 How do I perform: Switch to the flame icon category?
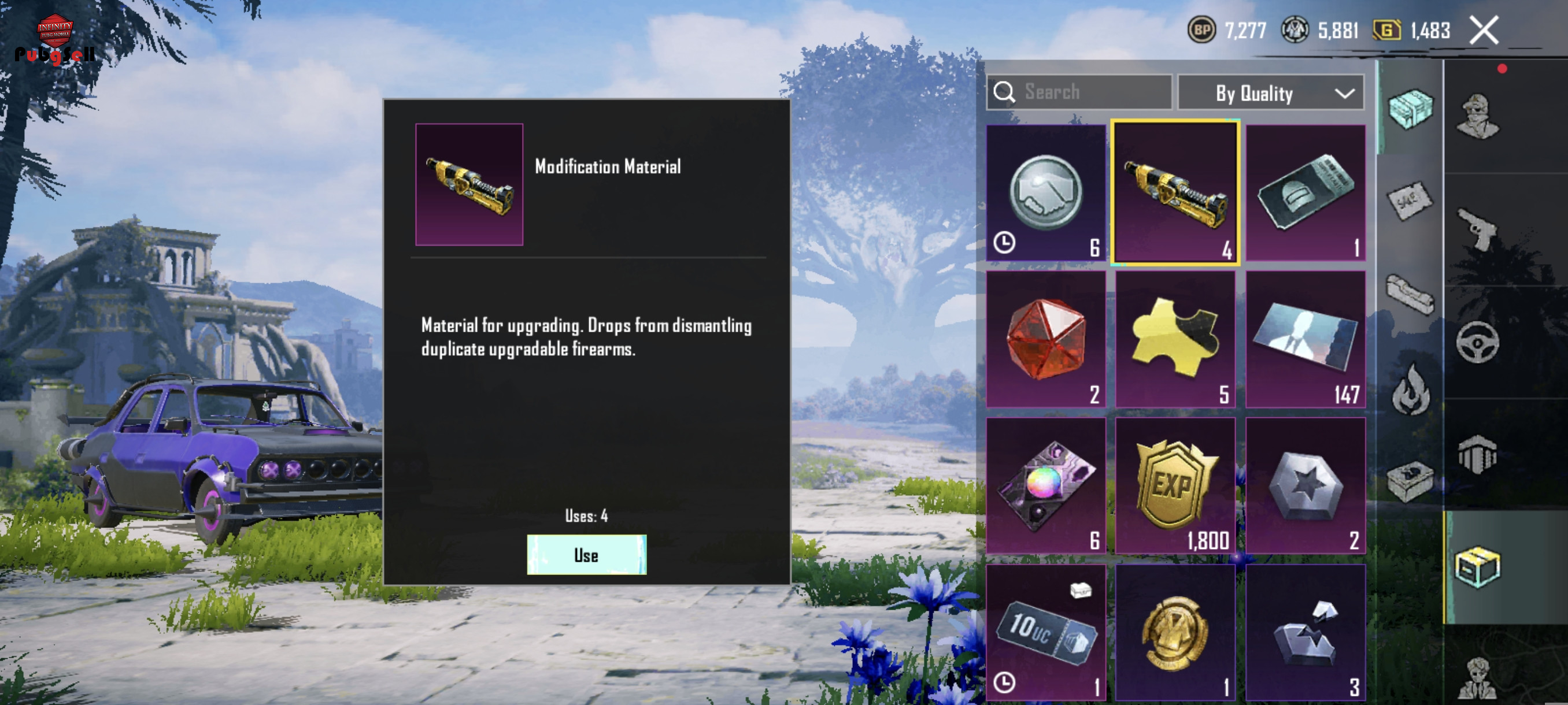coord(1410,389)
